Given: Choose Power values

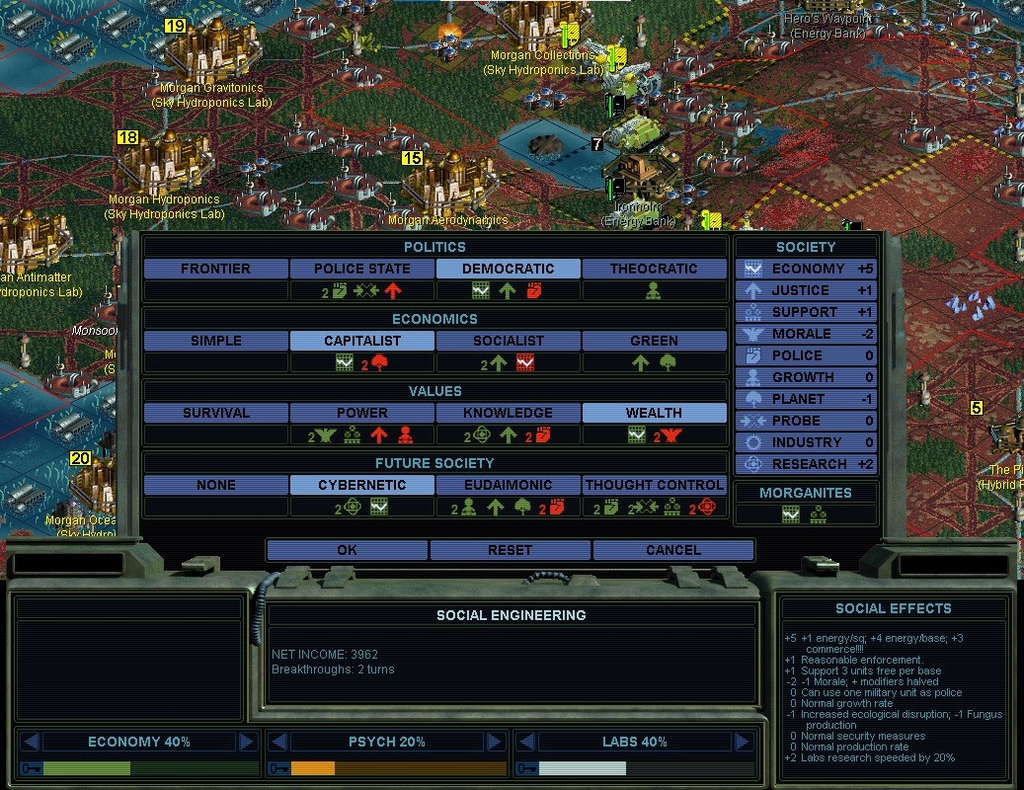Looking at the screenshot, I should pyautogui.click(x=362, y=413).
